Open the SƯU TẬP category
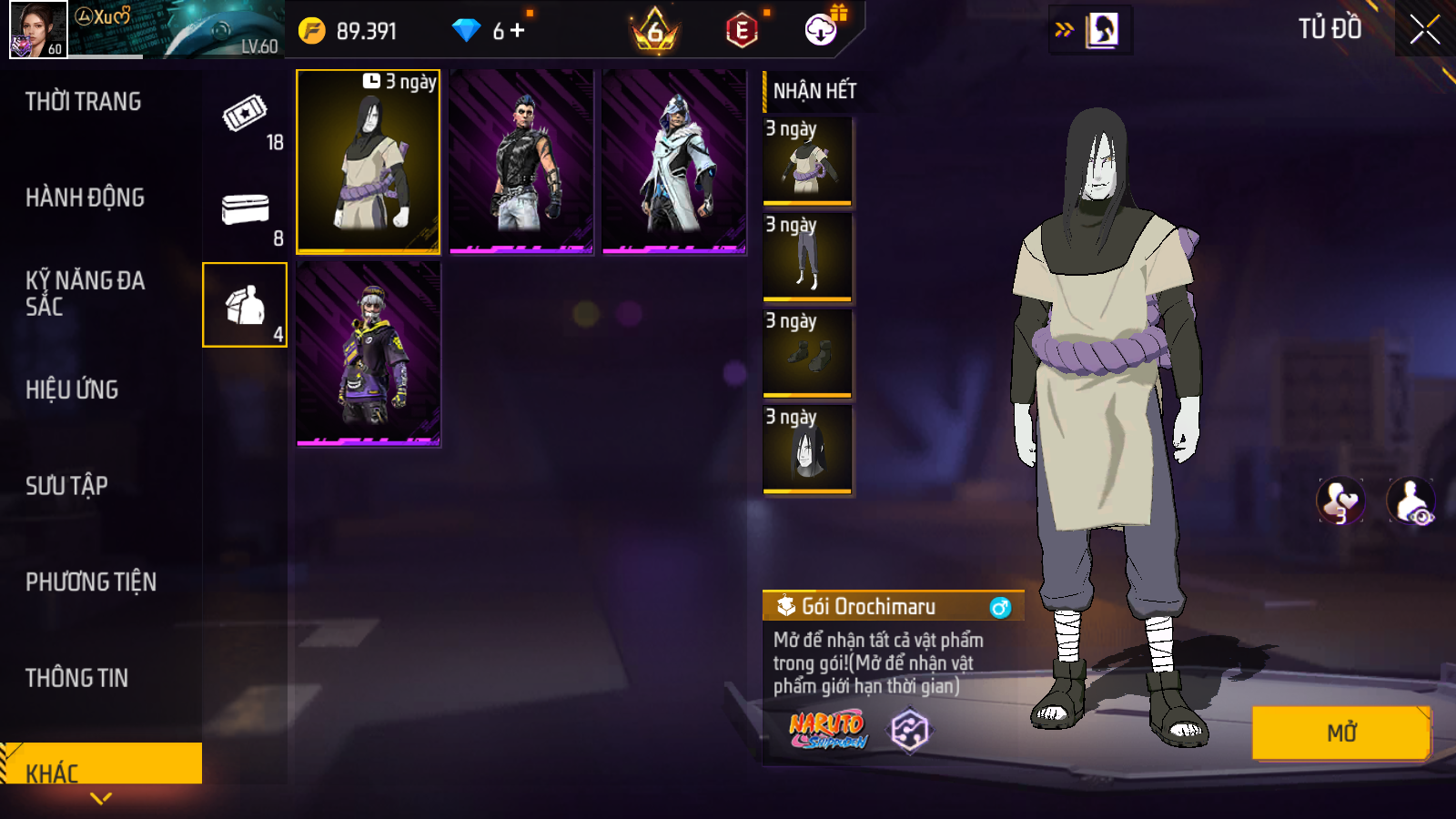The width and height of the screenshot is (1456, 819). (x=67, y=486)
